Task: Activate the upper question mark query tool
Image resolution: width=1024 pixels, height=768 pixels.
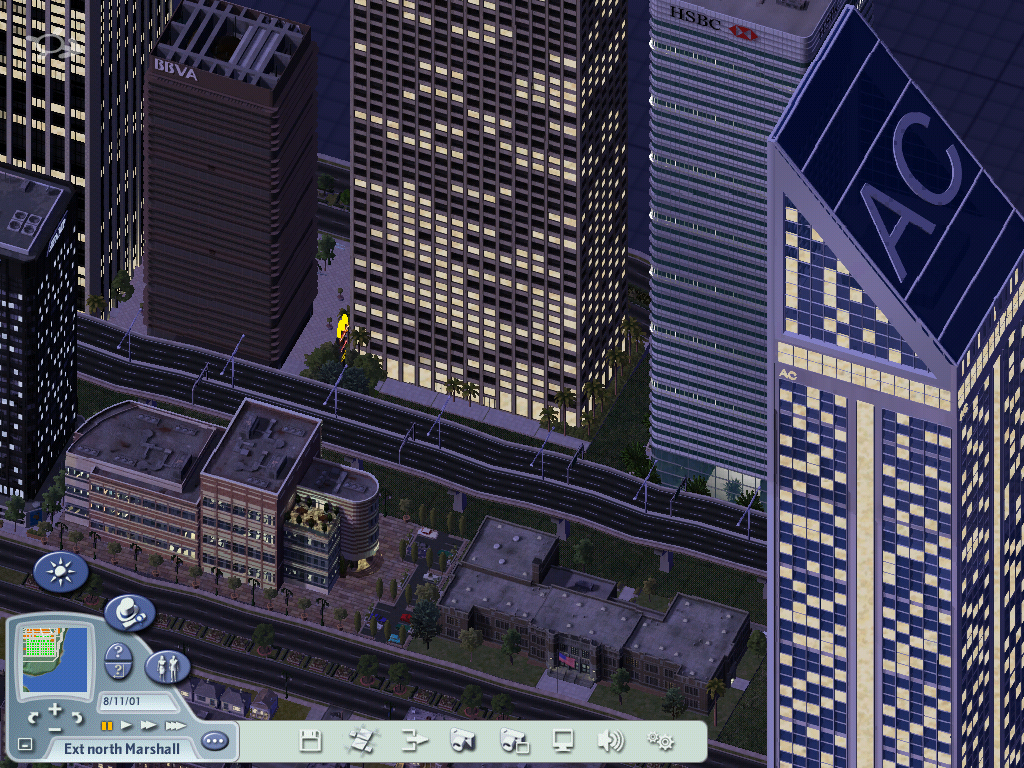Action: click(x=118, y=650)
